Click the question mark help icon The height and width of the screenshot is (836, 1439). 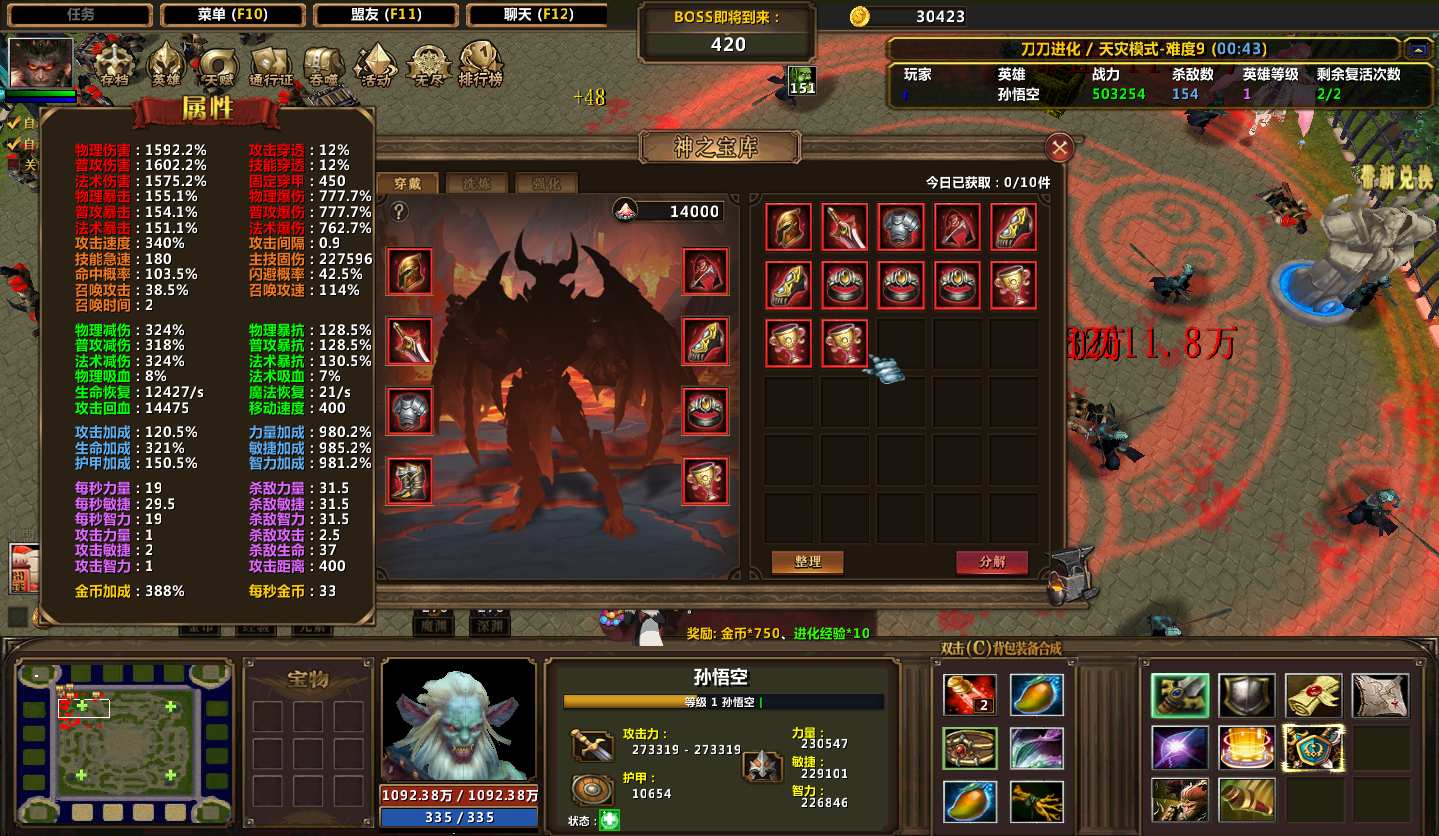point(399,212)
